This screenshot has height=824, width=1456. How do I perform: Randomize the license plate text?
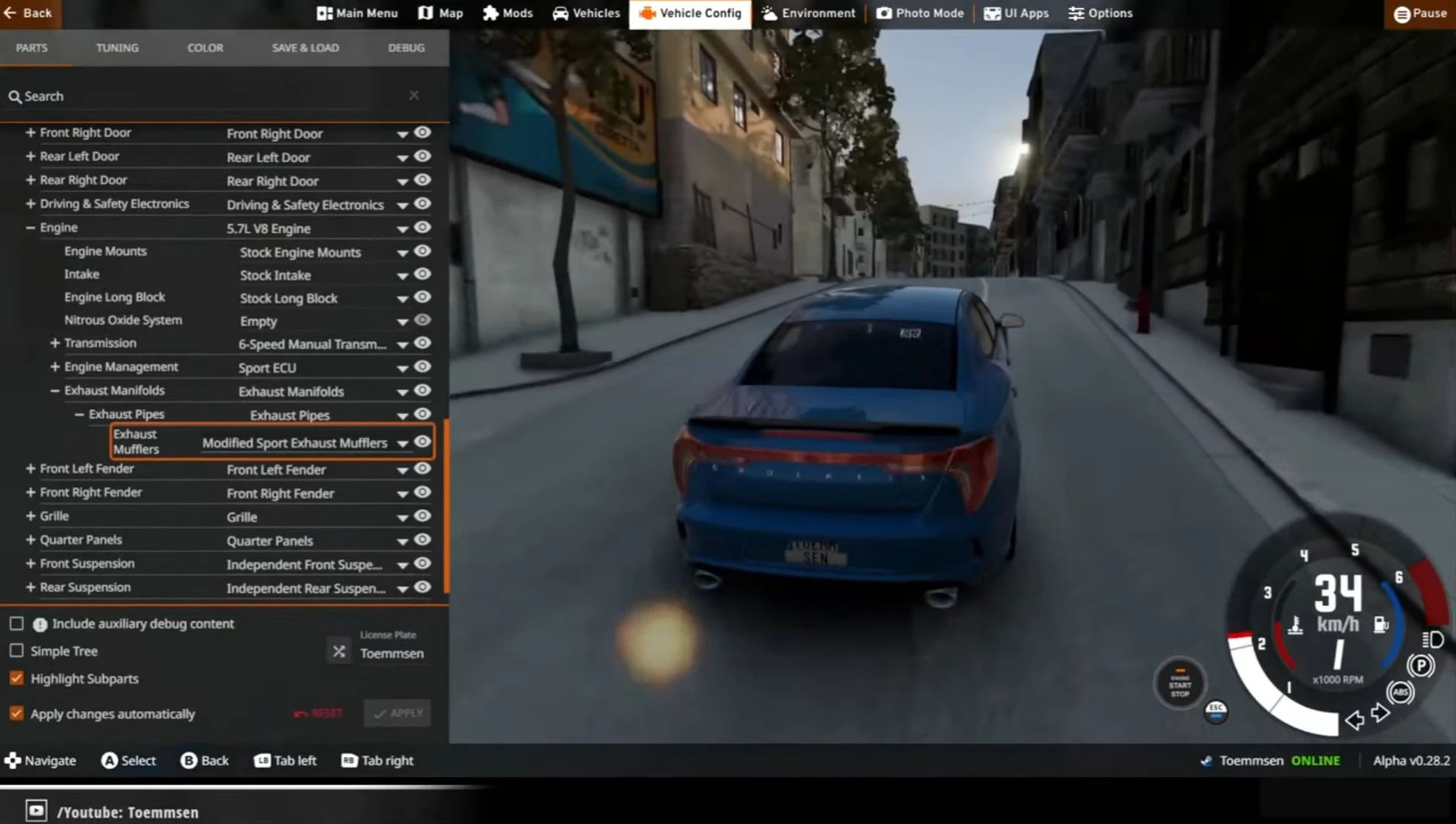(x=338, y=651)
